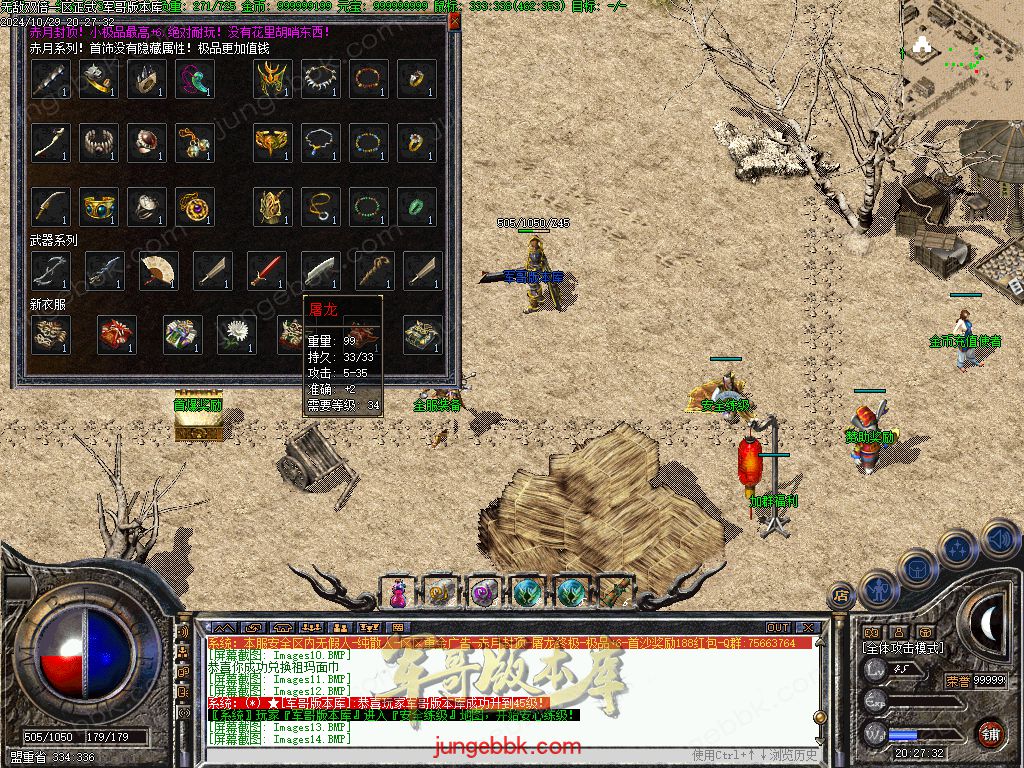This screenshot has height=768, width=1024.
Task: Toggle the sound speaker button
Action: [999, 540]
